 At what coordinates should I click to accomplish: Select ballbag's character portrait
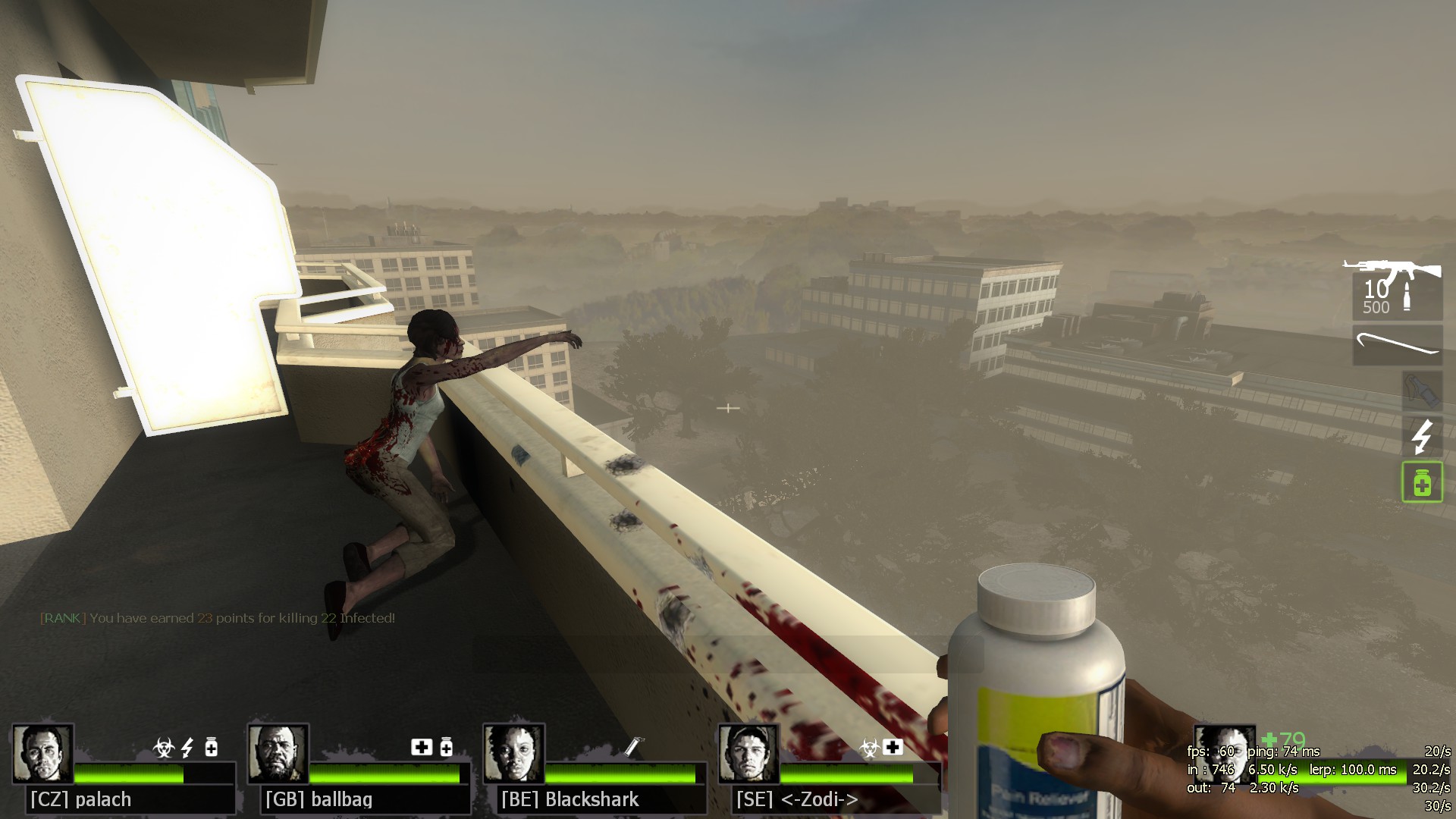pyautogui.click(x=278, y=753)
